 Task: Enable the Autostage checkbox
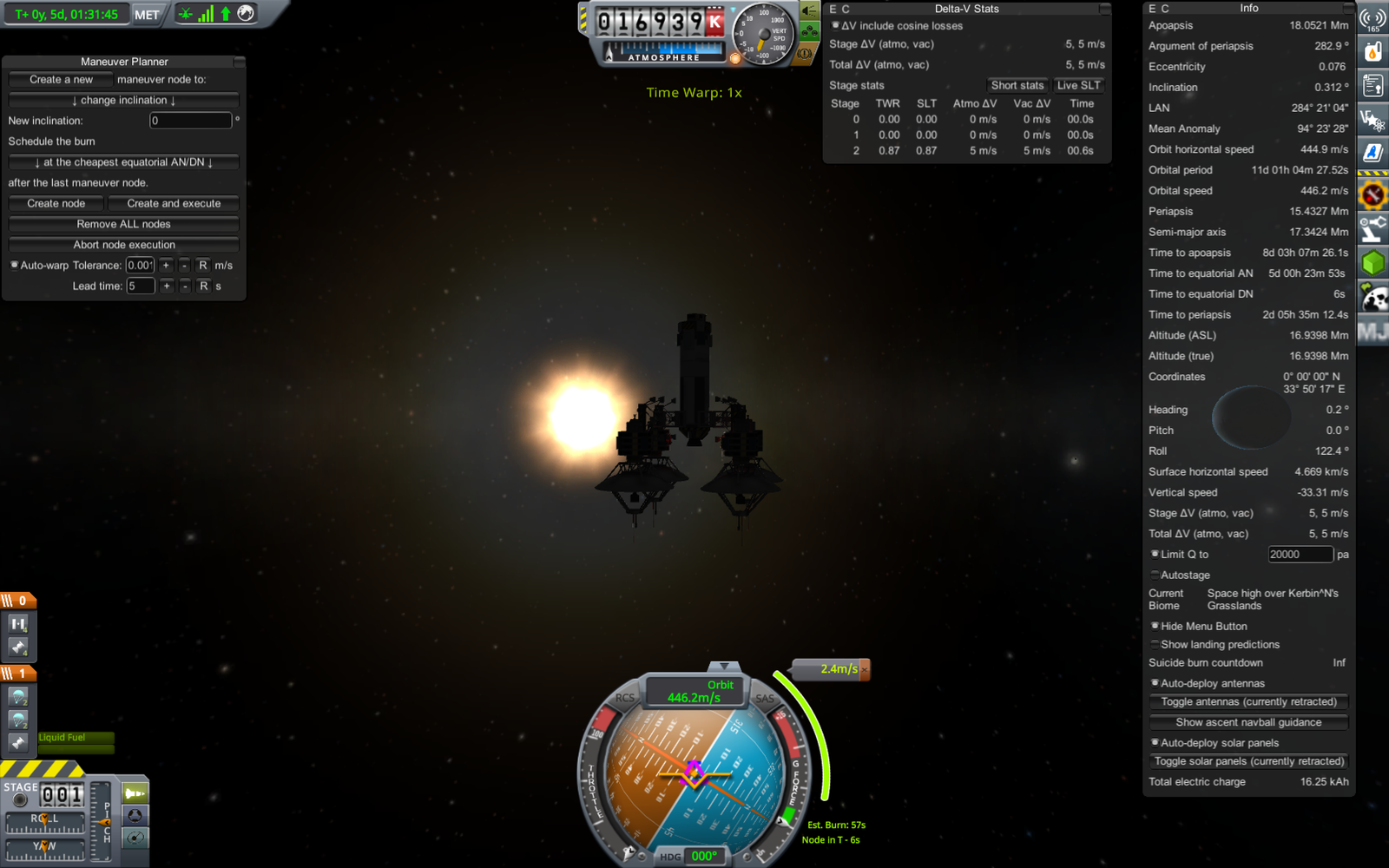[x=1155, y=575]
